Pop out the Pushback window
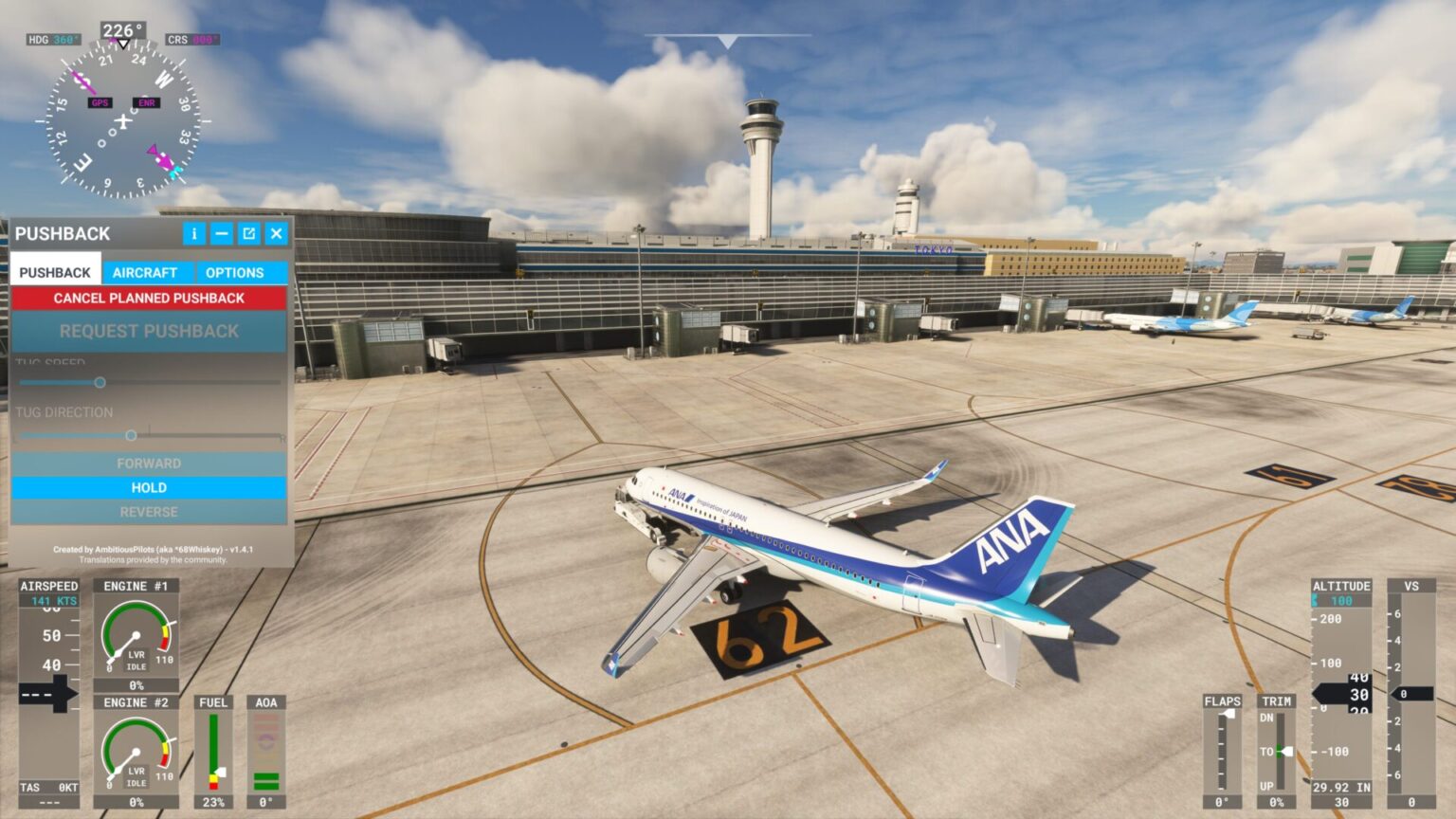 click(248, 233)
